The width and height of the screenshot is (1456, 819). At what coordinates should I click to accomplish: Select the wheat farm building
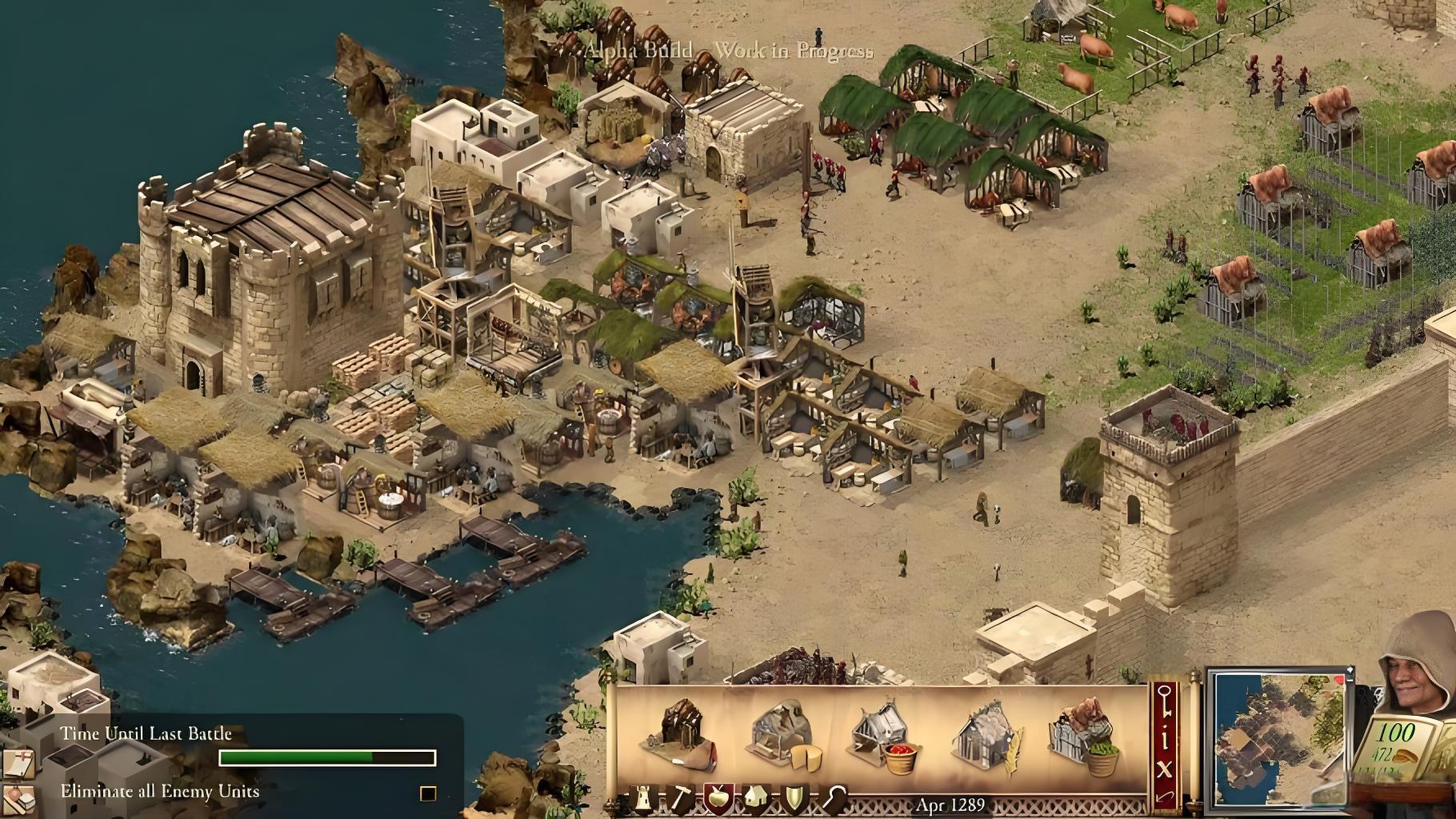988,736
